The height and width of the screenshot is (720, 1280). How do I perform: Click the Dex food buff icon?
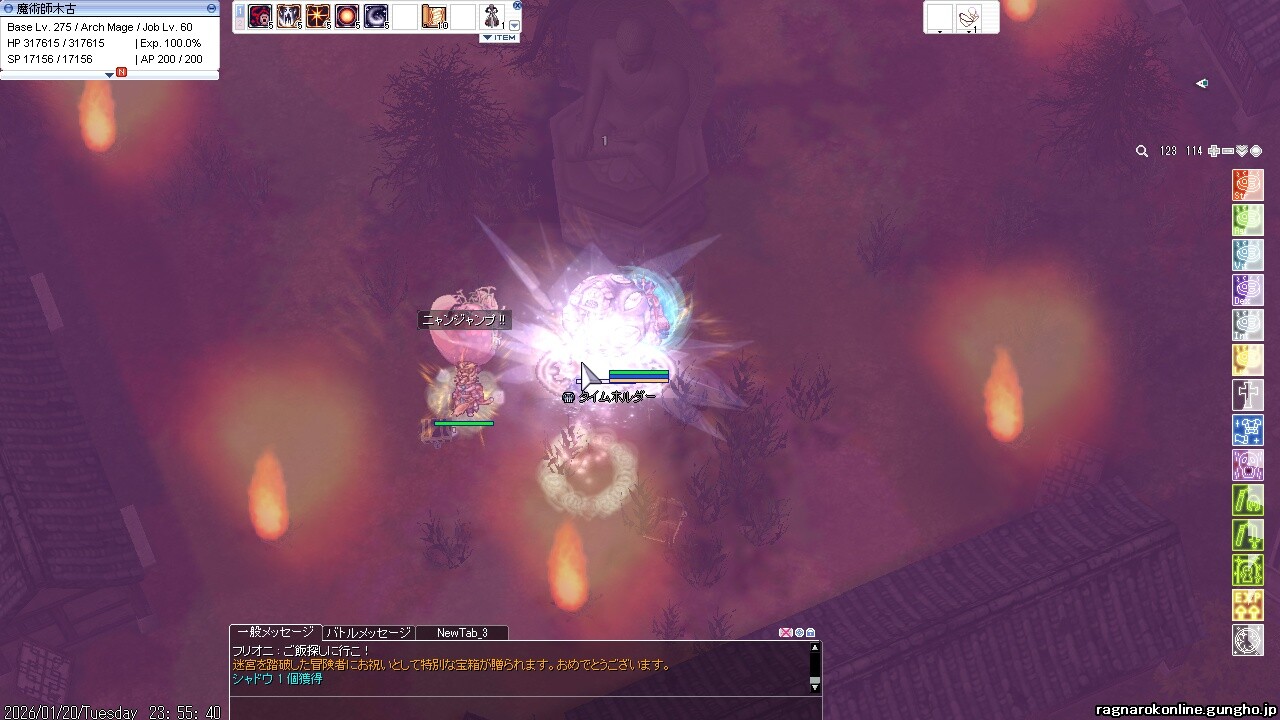pos(1248,290)
